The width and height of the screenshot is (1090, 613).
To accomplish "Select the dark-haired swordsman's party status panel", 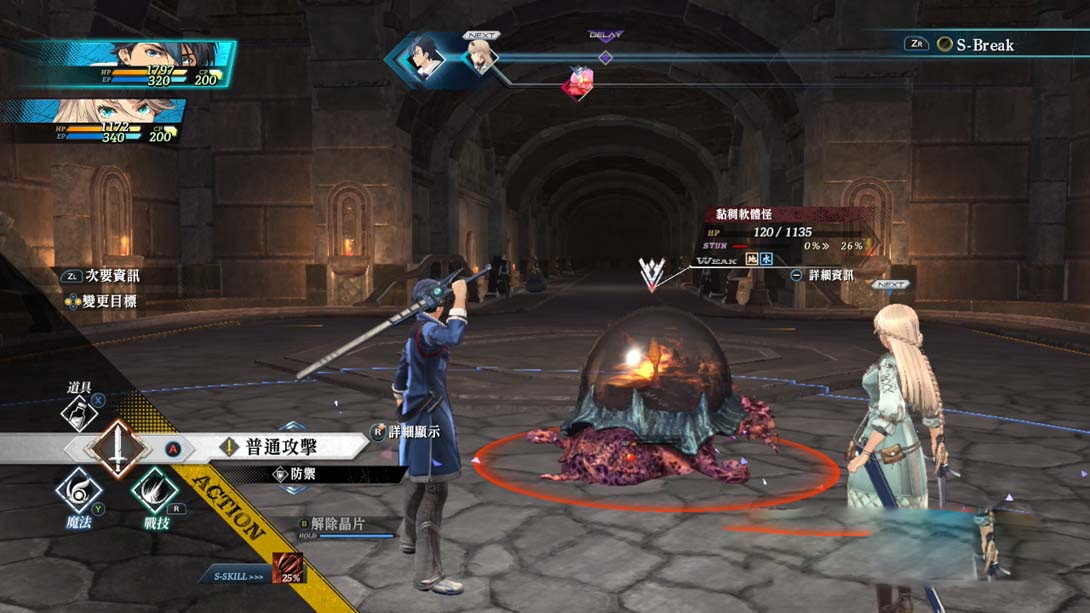I will [130, 63].
